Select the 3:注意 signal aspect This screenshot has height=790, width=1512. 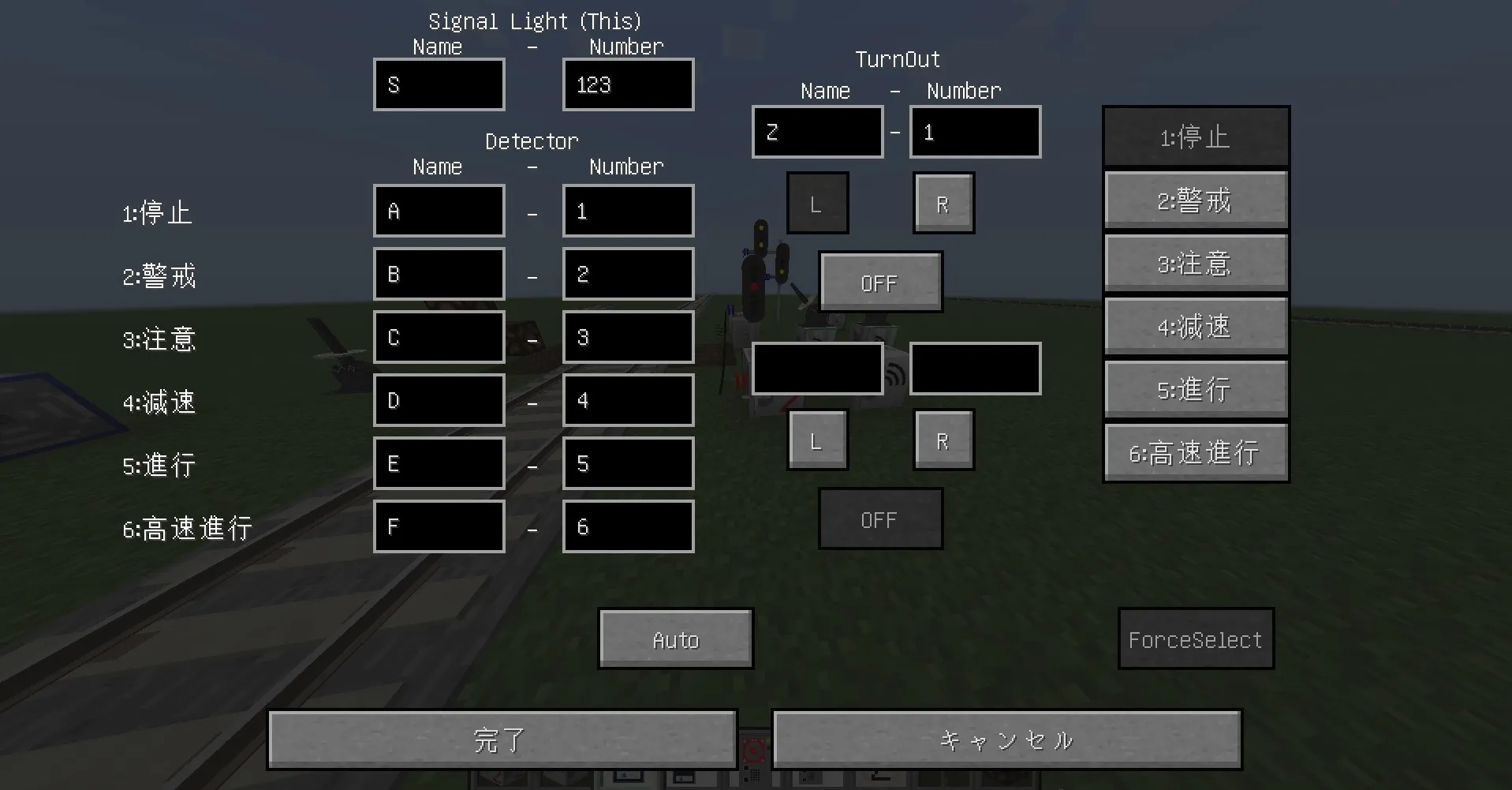pyautogui.click(x=1195, y=262)
